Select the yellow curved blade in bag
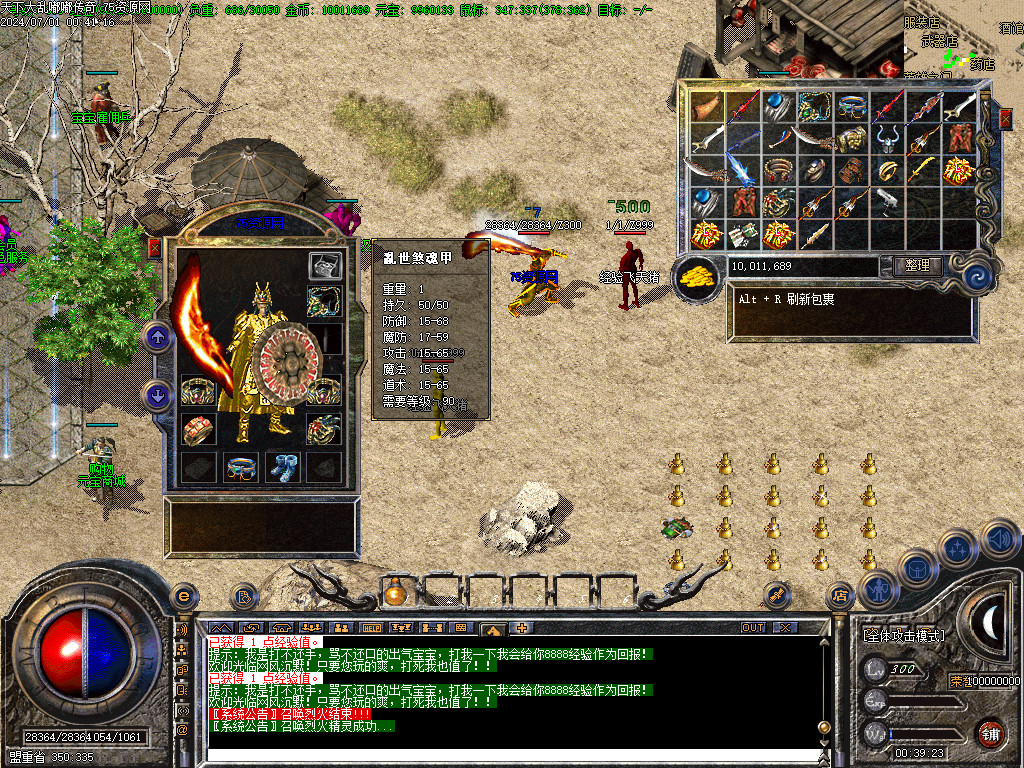This screenshot has width=1024, height=768. [x=923, y=171]
